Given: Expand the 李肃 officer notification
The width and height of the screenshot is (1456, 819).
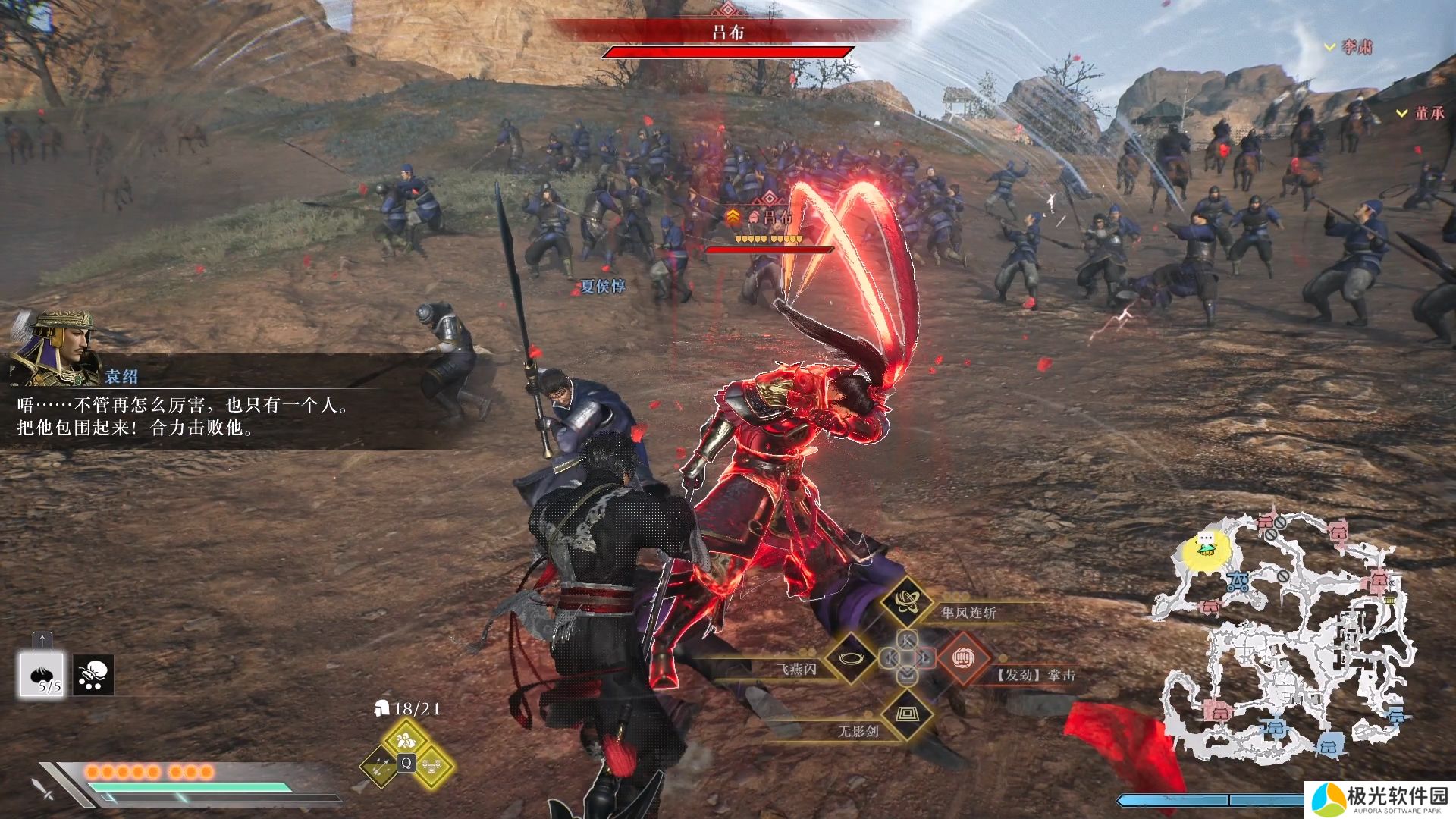Looking at the screenshot, I should [1348, 47].
